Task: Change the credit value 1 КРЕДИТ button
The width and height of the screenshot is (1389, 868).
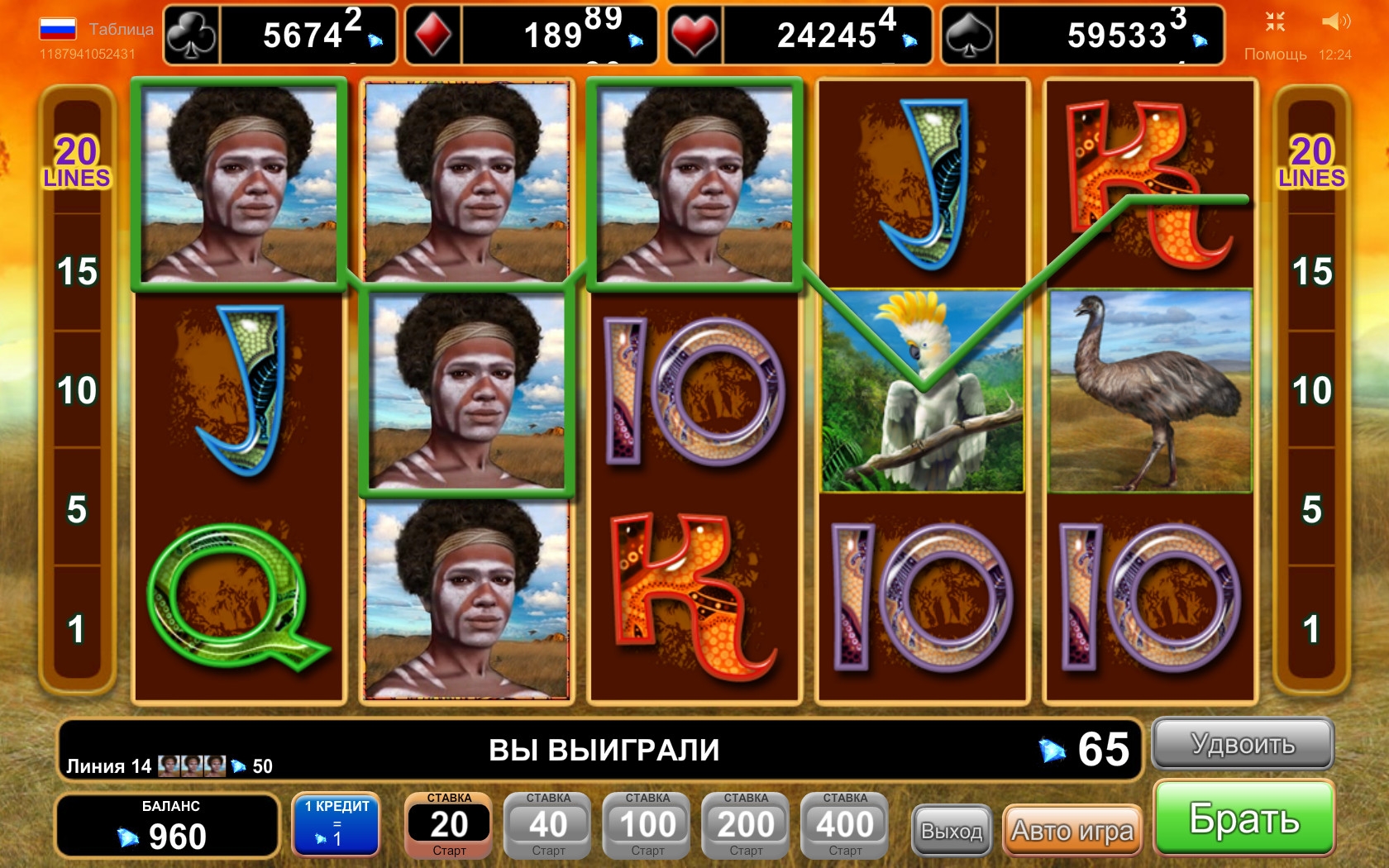Action: pyautogui.click(x=337, y=825)
